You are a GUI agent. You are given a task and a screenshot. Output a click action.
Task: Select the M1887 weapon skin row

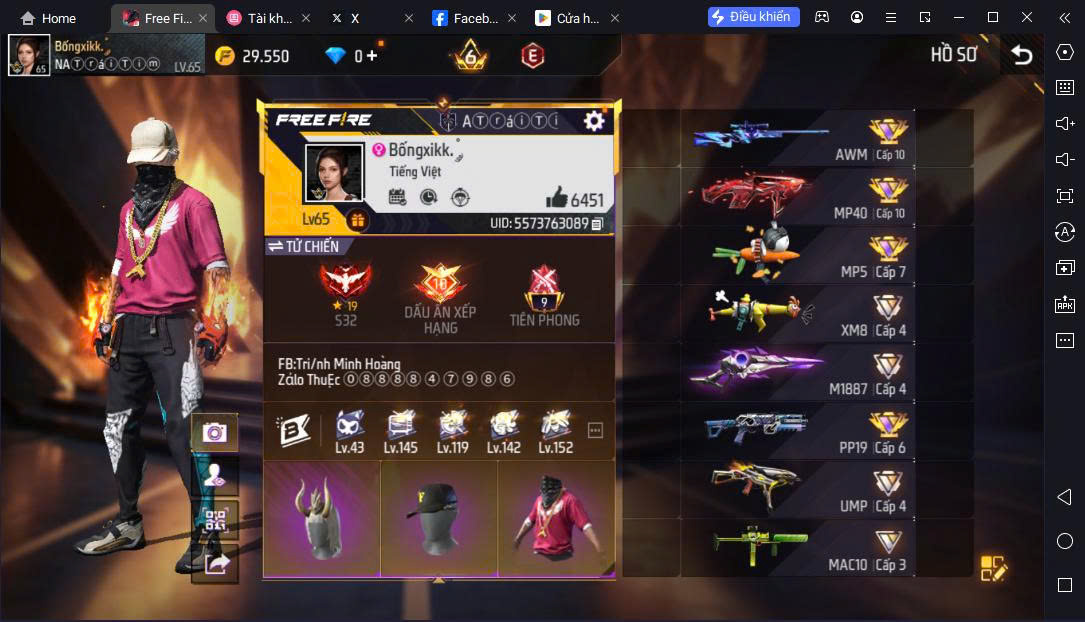(x=798, y=372)
